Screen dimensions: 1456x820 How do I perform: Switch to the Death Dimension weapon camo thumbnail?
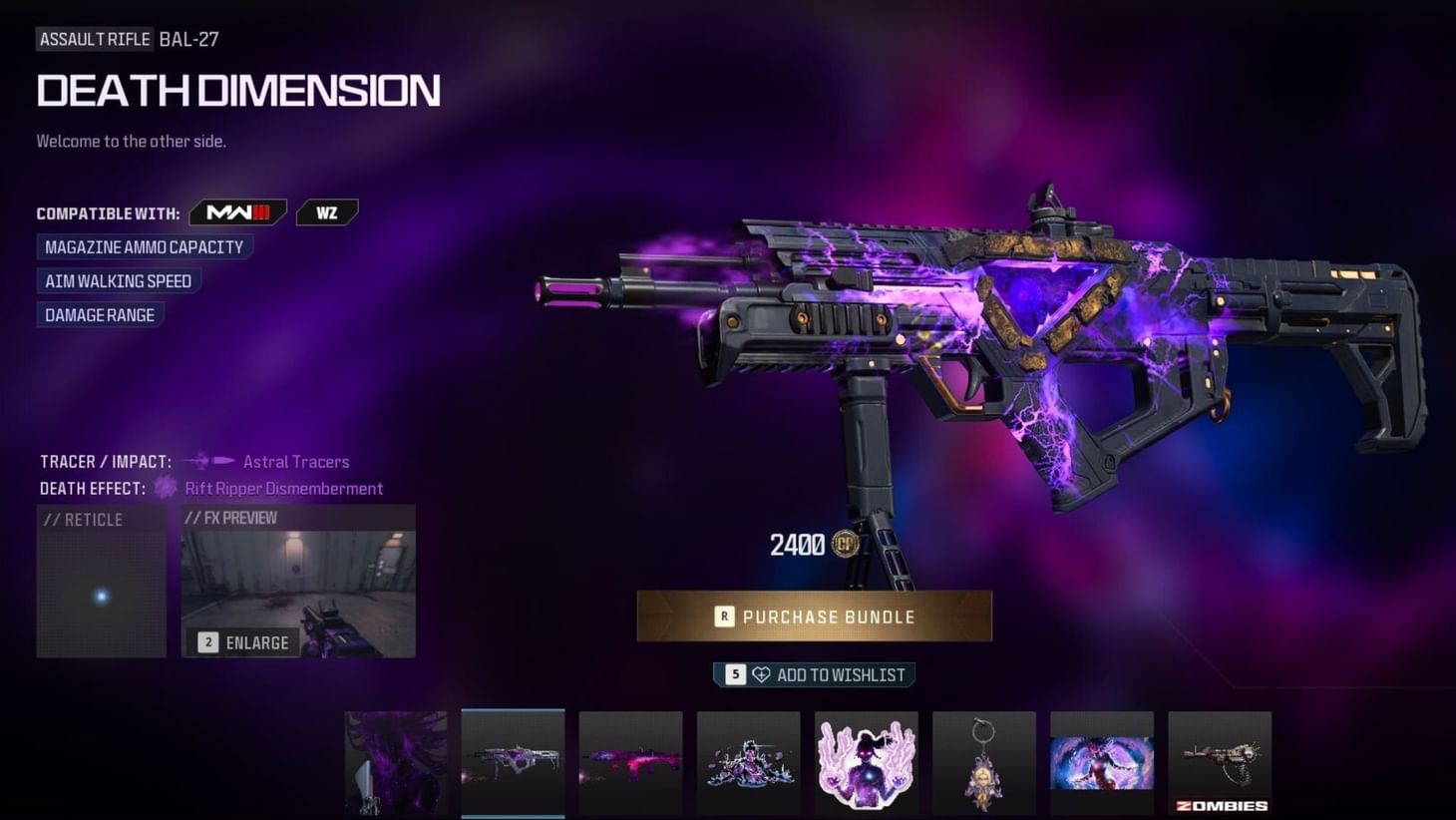(x=513, y=763)
